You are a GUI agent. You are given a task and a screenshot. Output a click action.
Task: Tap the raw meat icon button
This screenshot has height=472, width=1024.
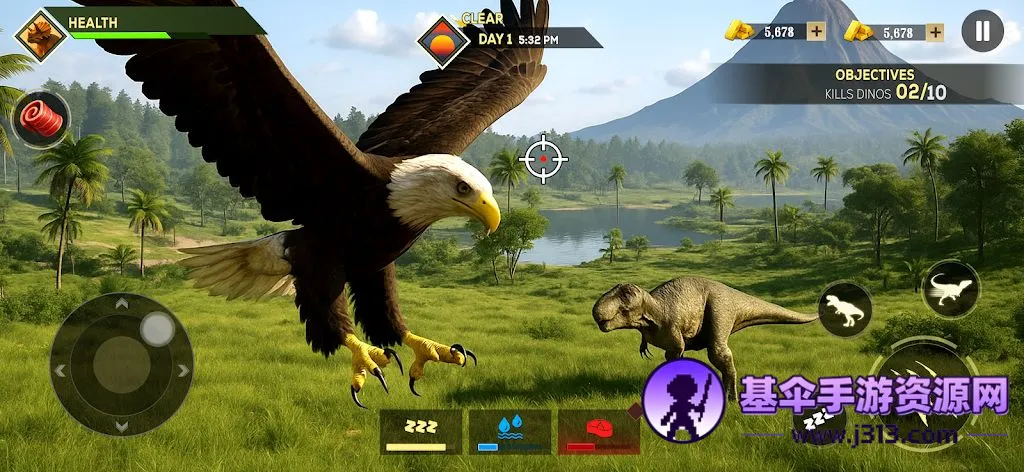tap(41, 120)
